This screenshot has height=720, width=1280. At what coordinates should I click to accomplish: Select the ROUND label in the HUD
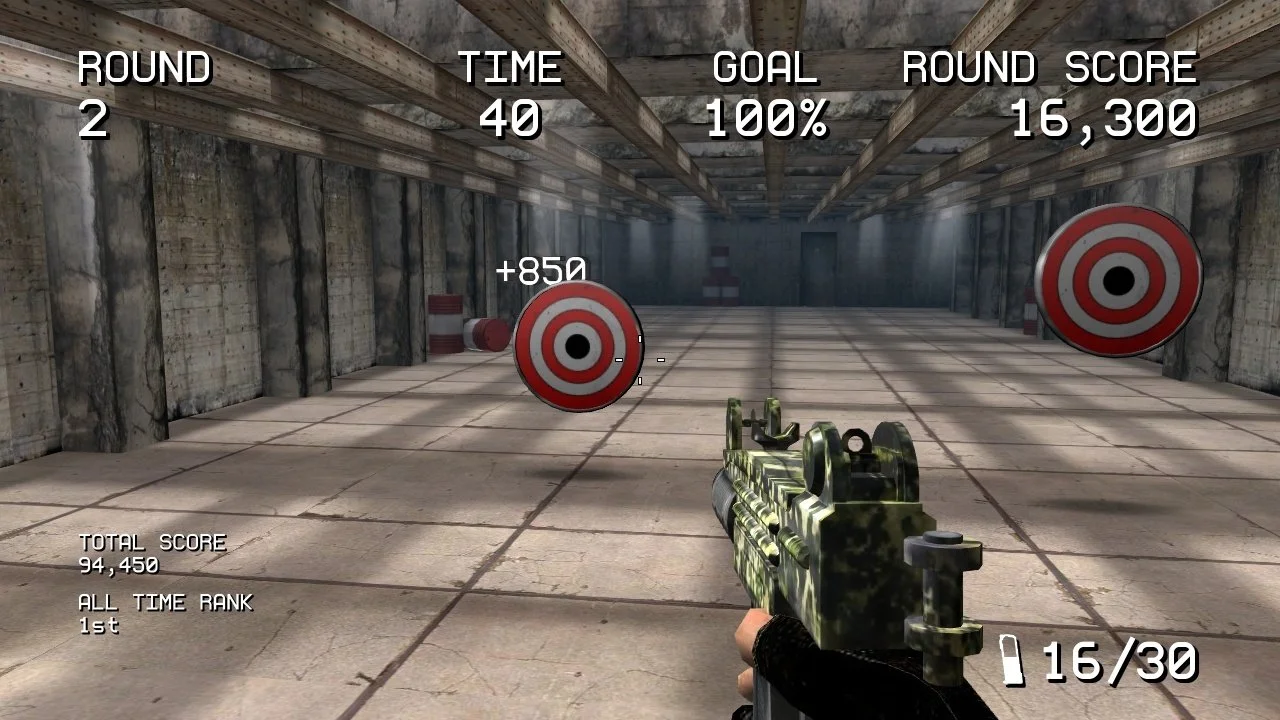[146, 68]
